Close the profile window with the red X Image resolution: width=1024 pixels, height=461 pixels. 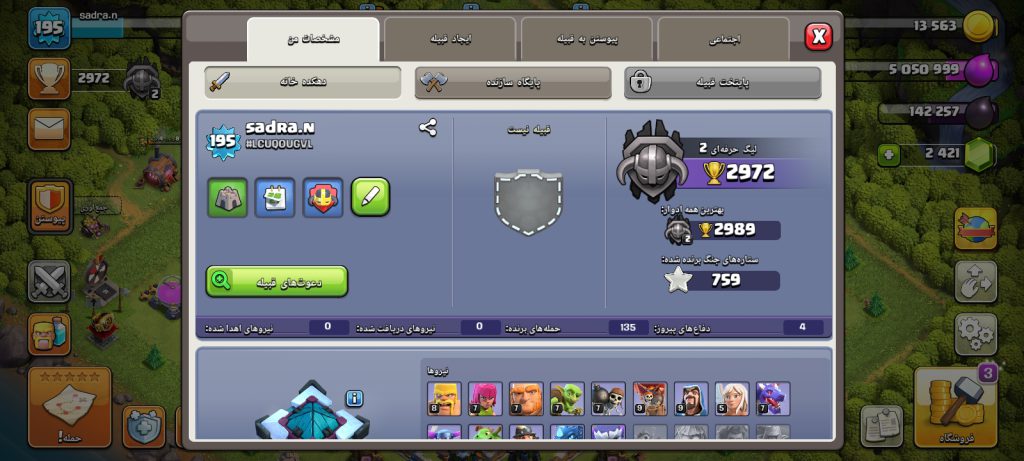tap(818, 37)
